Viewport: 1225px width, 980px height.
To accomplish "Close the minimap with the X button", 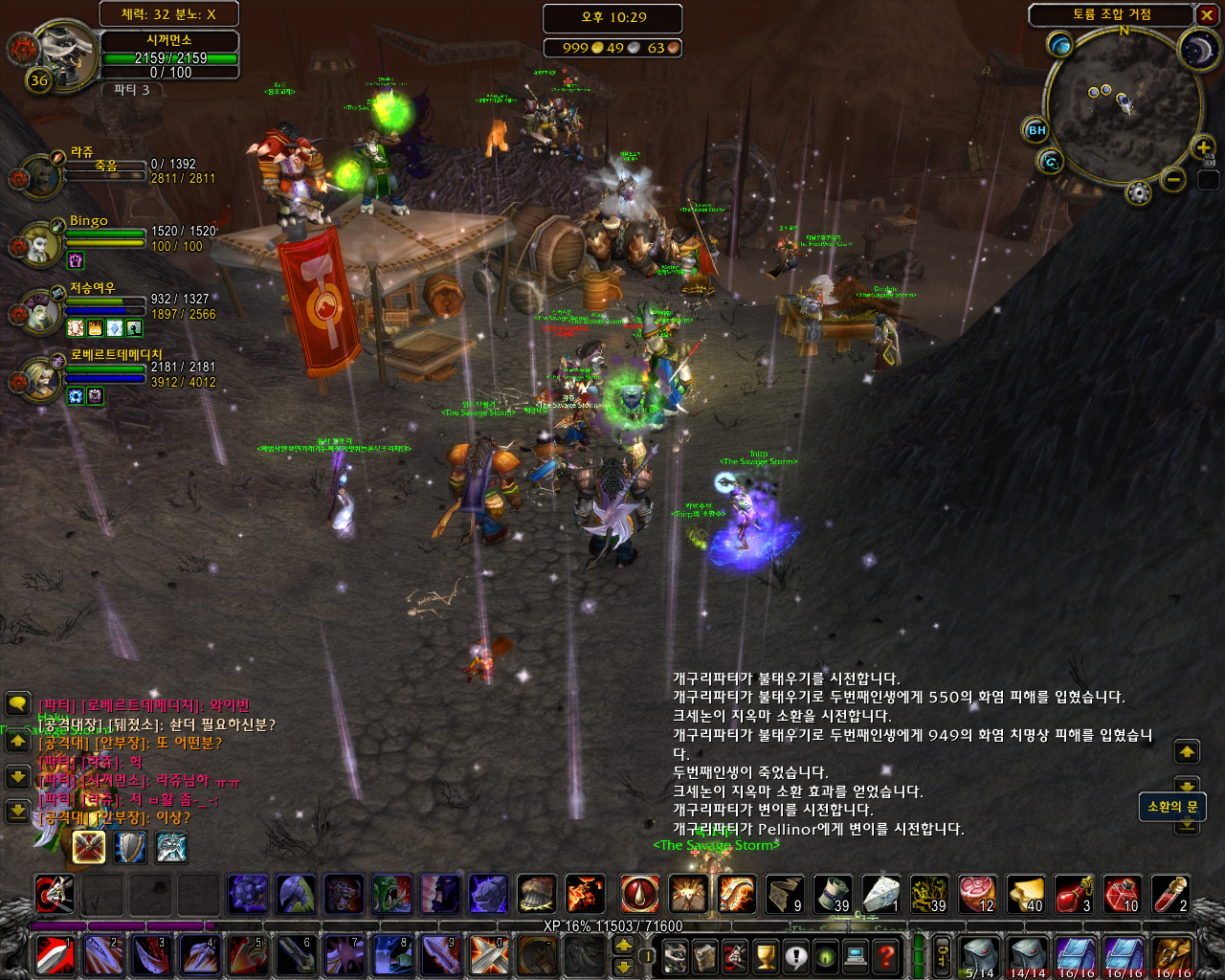I will 1207,15.
